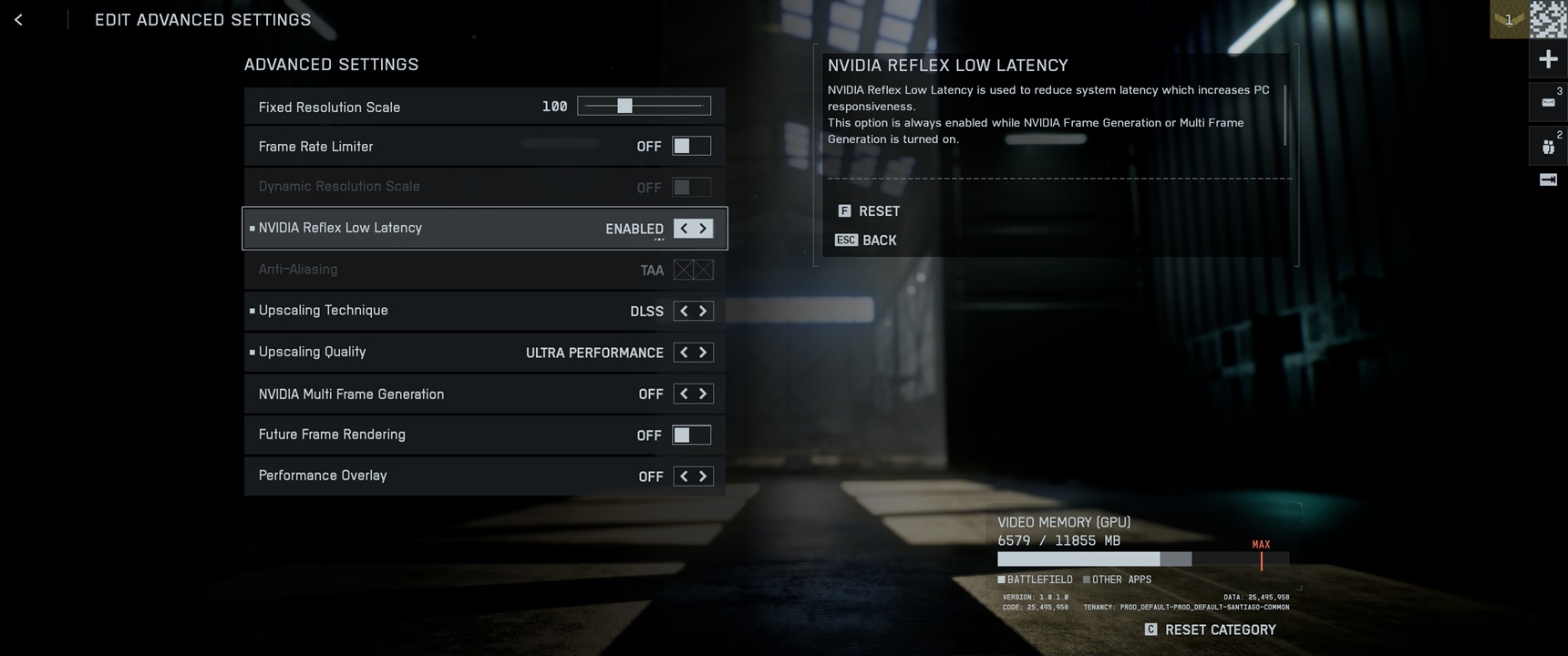Image resolution: width=1568 pixels, height=656 pixels.
Task: Cycle NVIDIA Multi Frame Generation backward
Action: pyautogui.click(x=684, y=394)
